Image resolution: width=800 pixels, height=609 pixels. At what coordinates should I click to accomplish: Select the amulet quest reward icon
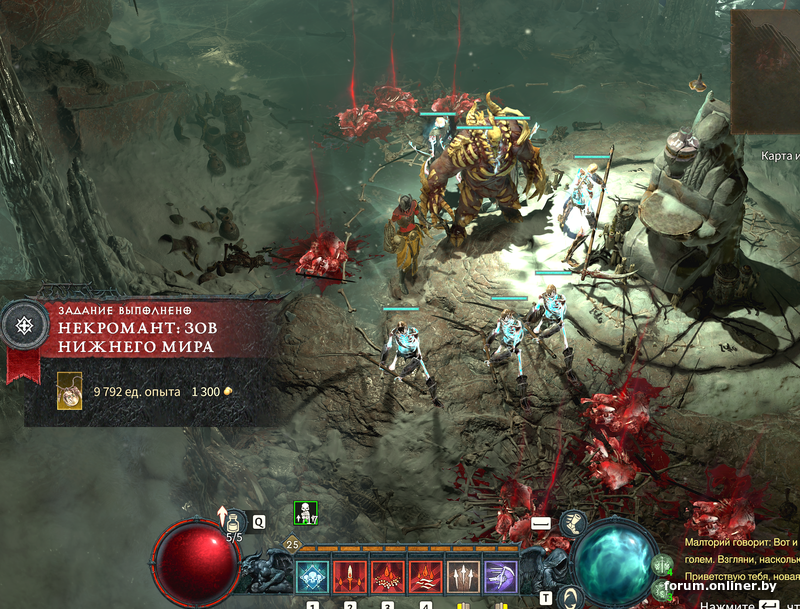click(70, 390)
